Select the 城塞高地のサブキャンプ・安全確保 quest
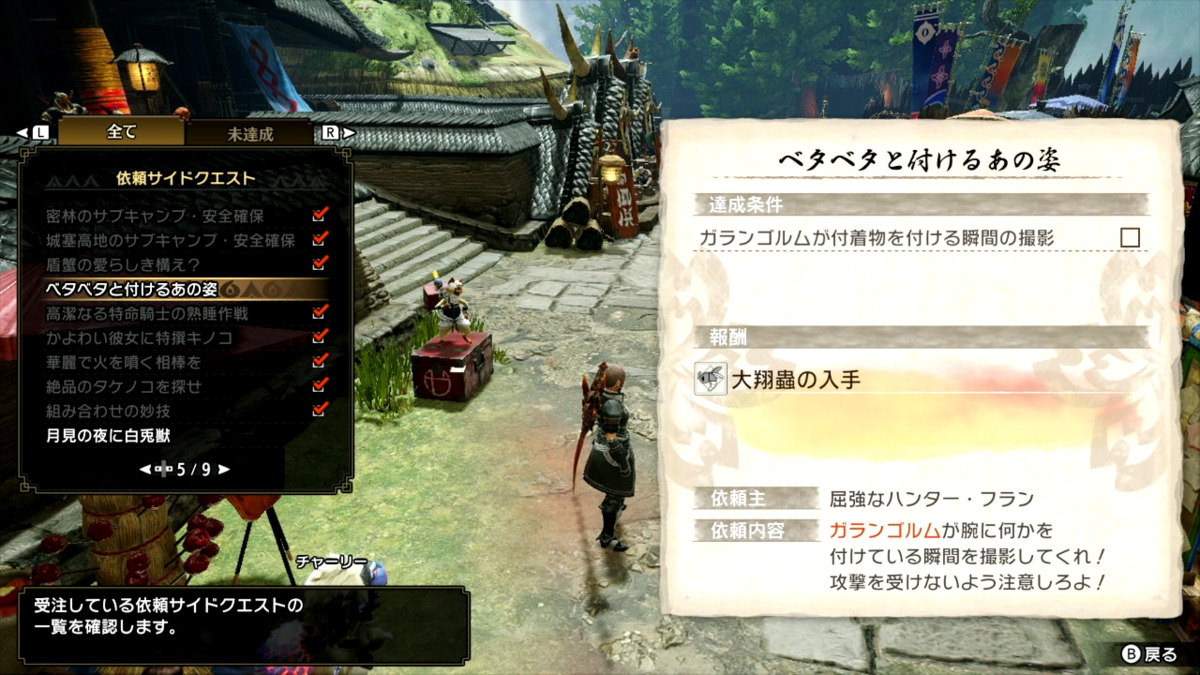1200x675 pixels. [x=170, y=240]
